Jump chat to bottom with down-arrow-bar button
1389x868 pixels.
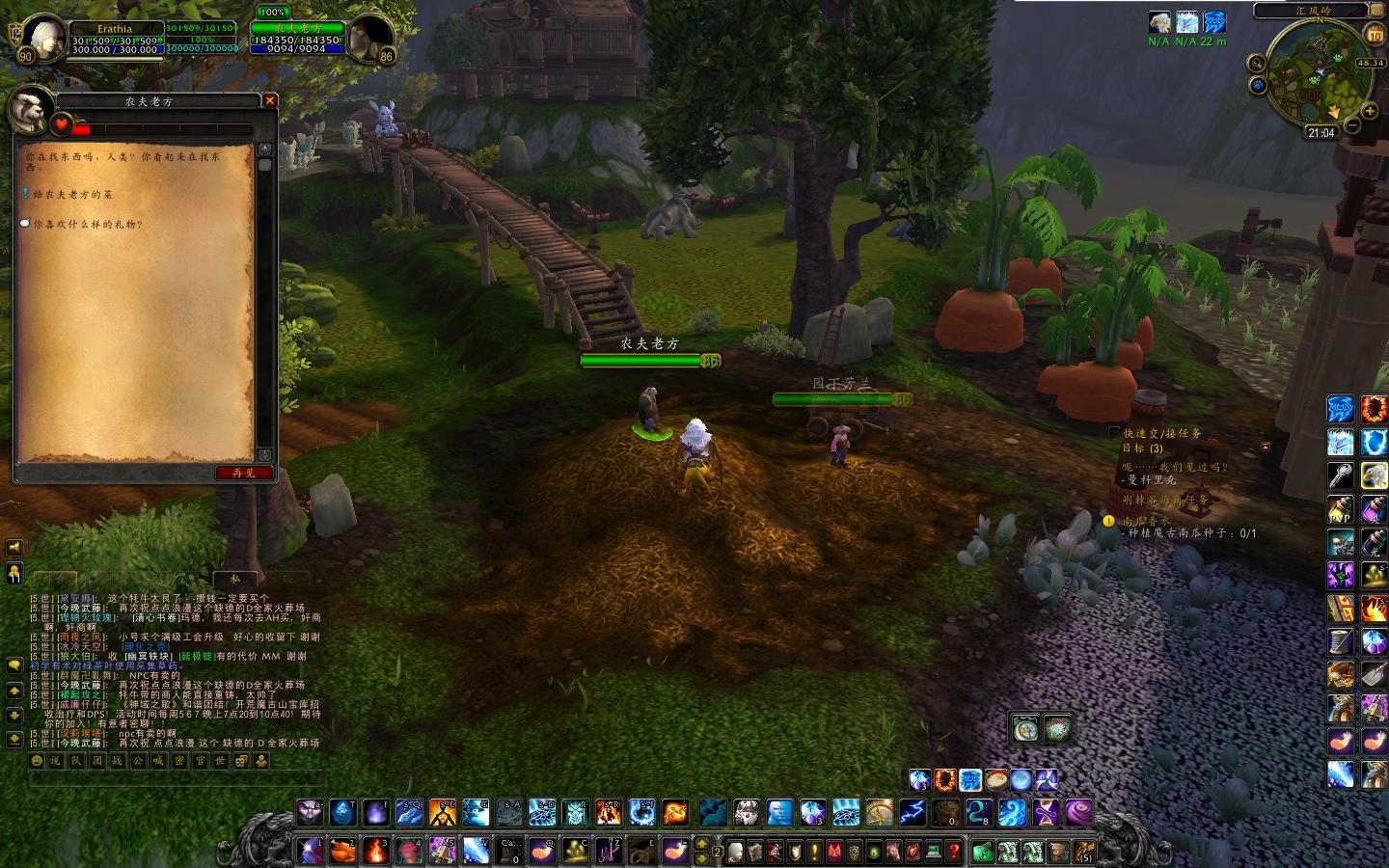(x=14, y=740)
